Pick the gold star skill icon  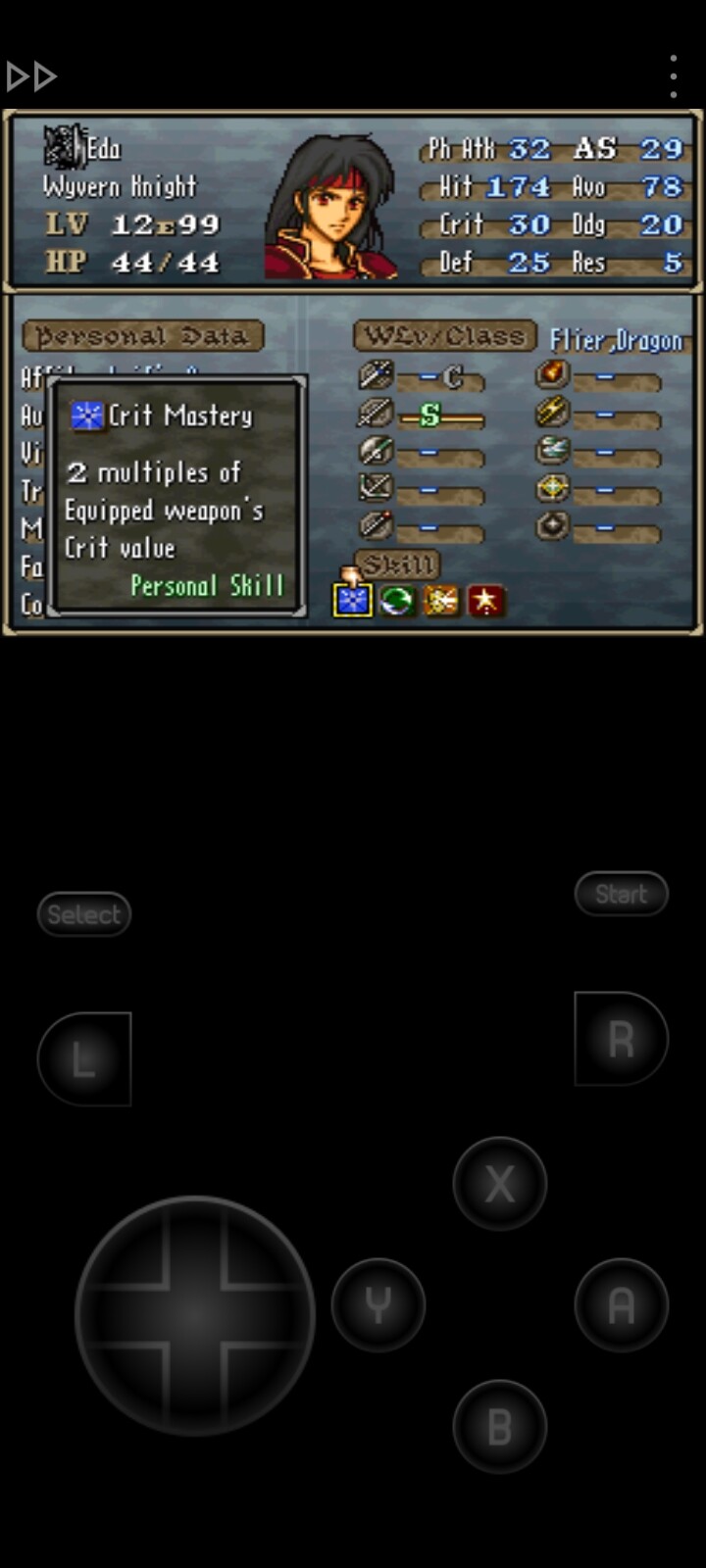click(x=486, y=600)
